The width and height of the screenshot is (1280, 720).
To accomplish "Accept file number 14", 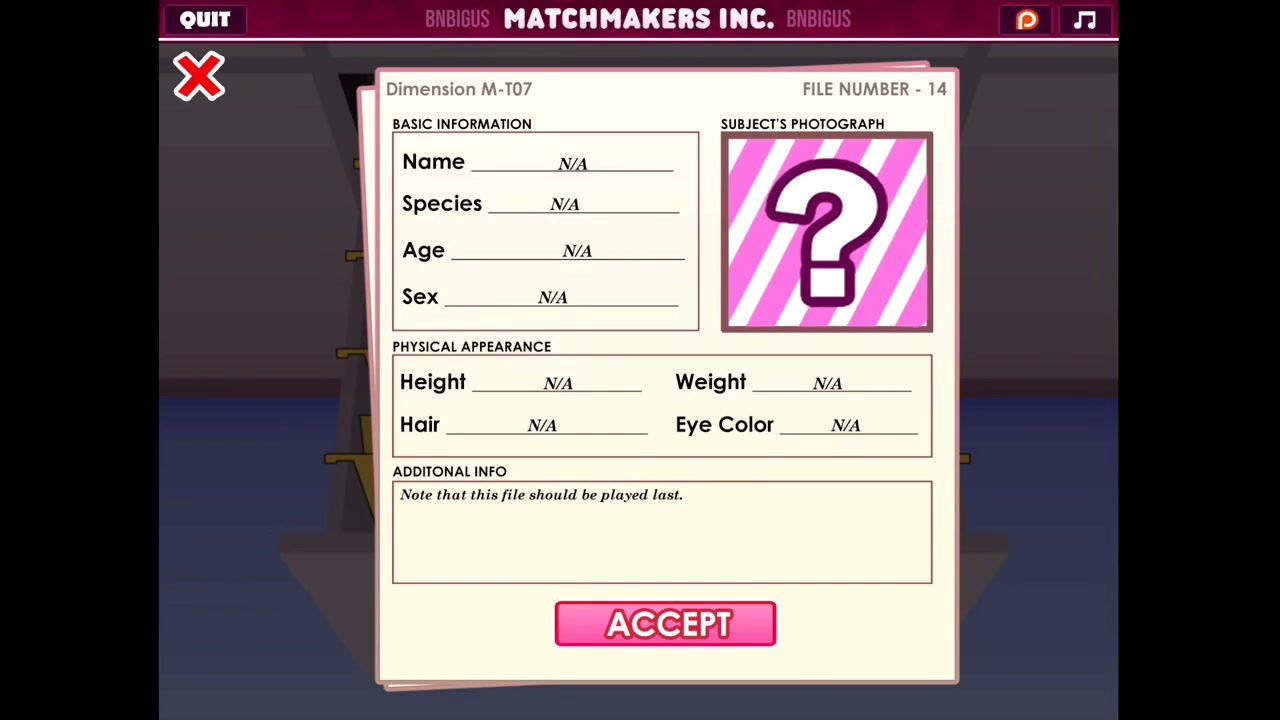I will tap(665, 624).
